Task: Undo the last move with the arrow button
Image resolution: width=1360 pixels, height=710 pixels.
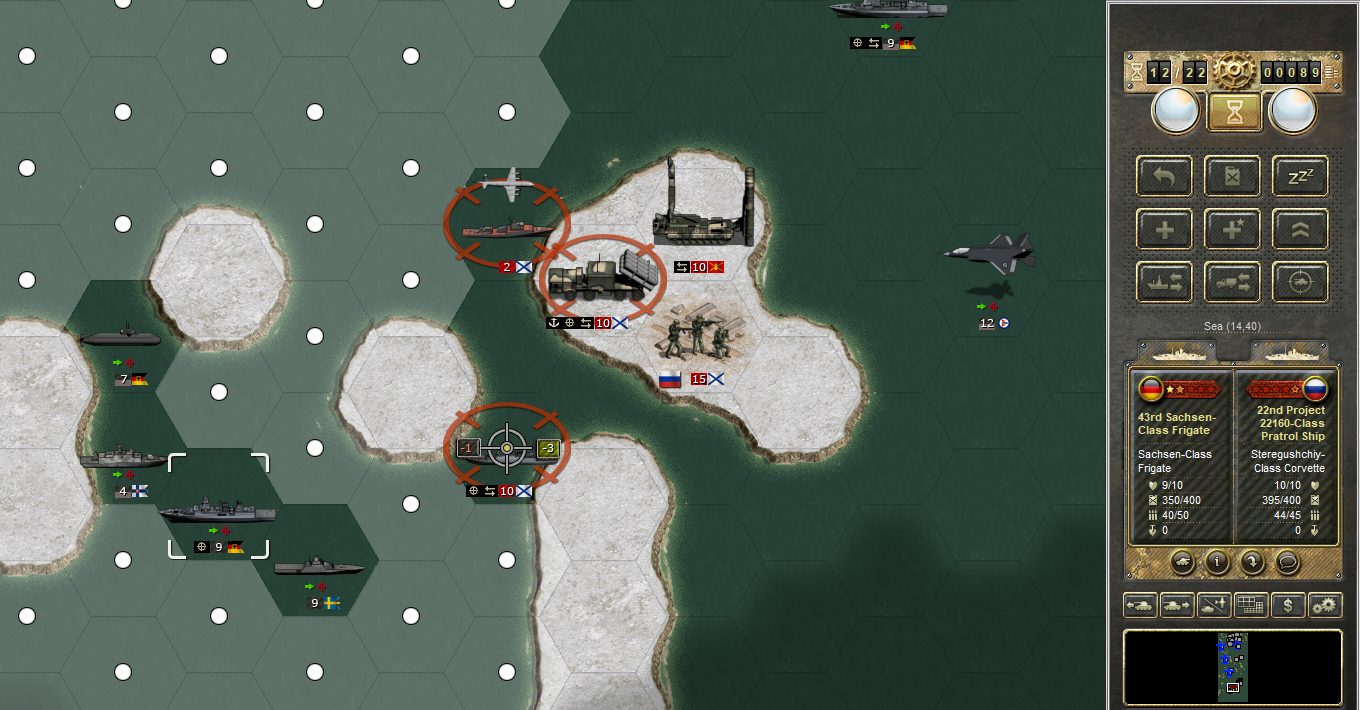Action: [x=1164, y=176]
